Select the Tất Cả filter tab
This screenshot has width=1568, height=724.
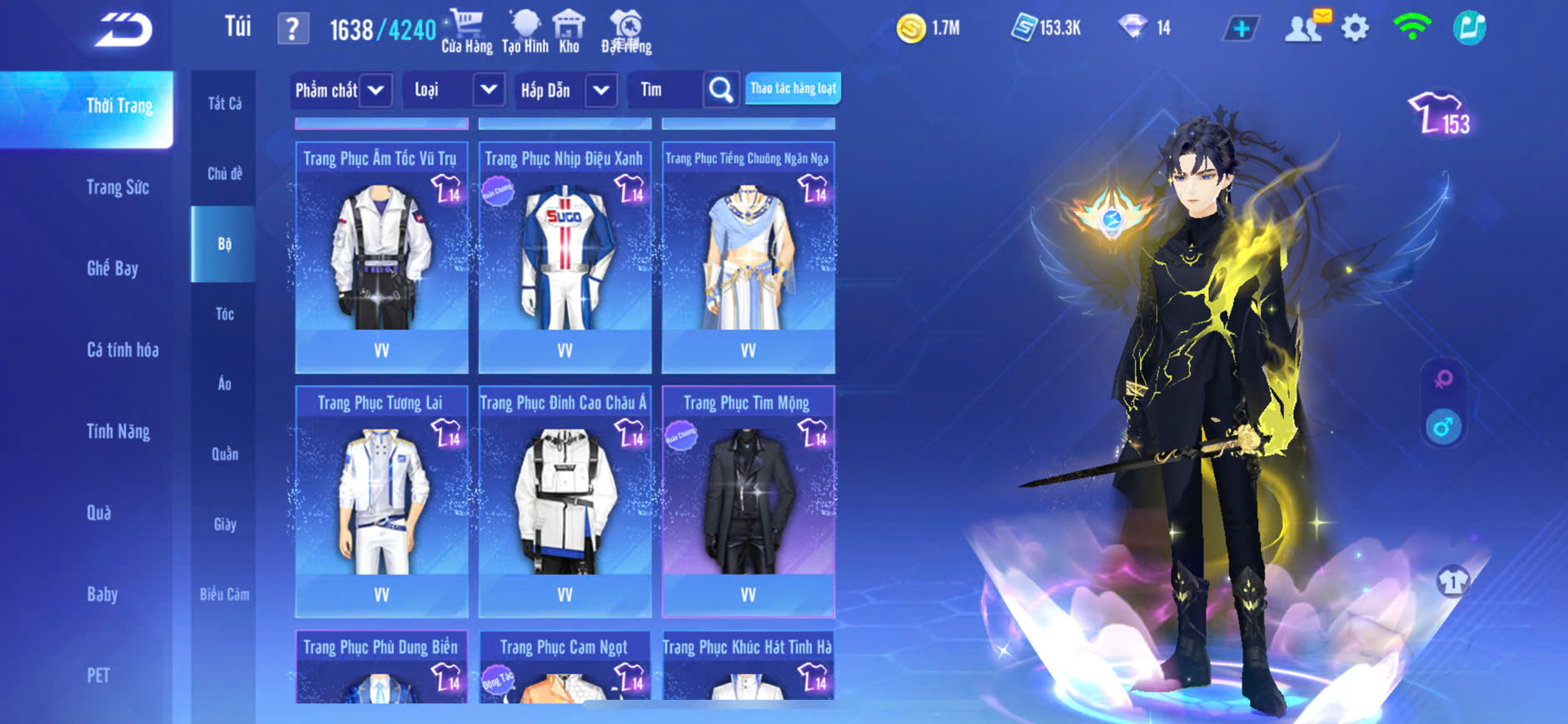pyautogui.click(x=224, y=103)
